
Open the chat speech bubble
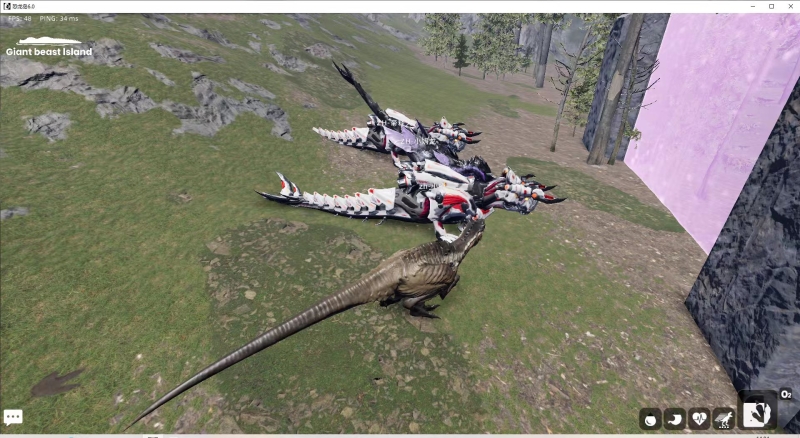coord(13,417)
